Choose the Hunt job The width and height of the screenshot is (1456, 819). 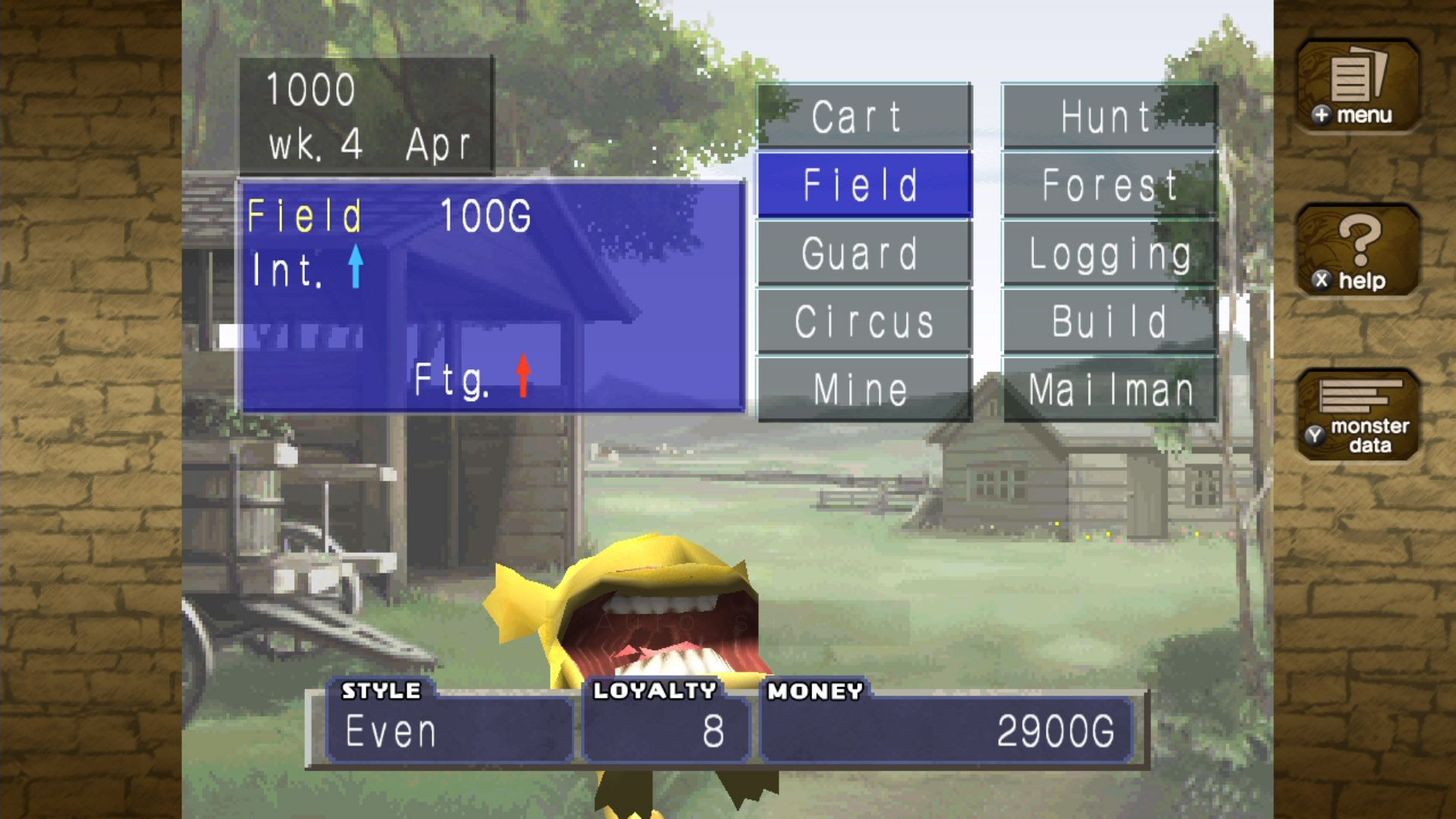click(x=1109, y=116)
